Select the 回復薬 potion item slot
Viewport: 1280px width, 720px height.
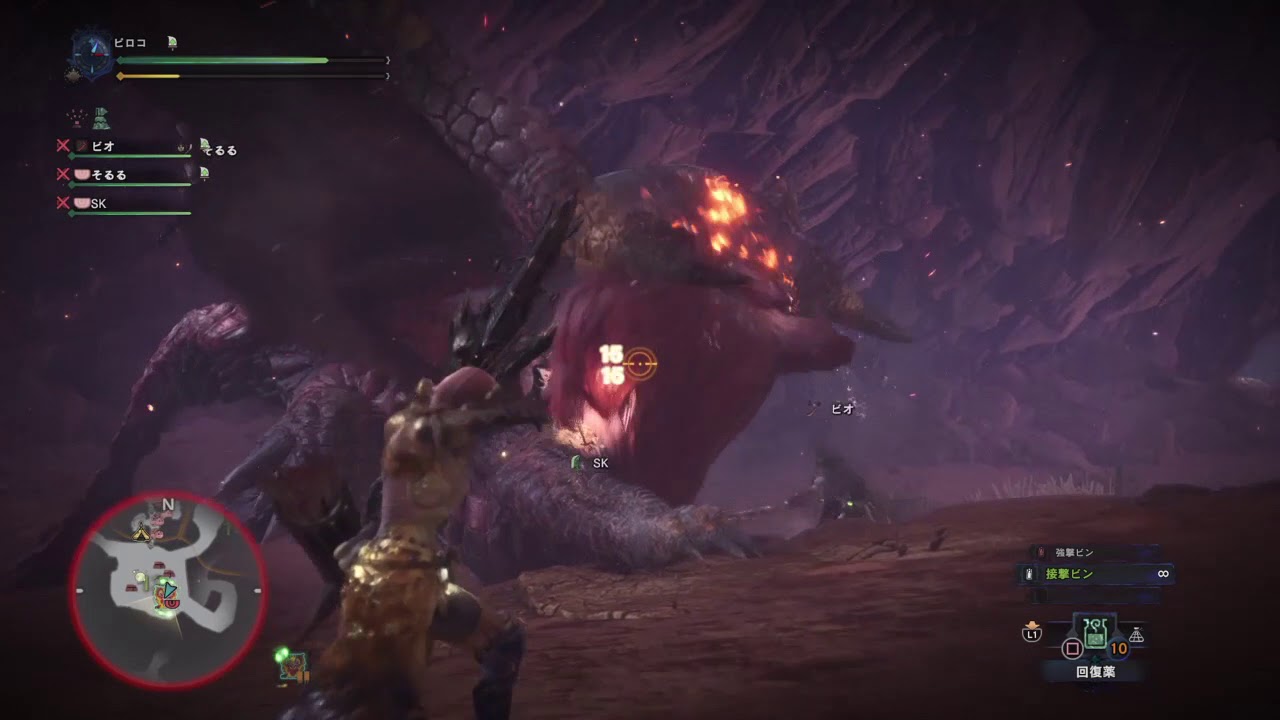[1096, 634]
